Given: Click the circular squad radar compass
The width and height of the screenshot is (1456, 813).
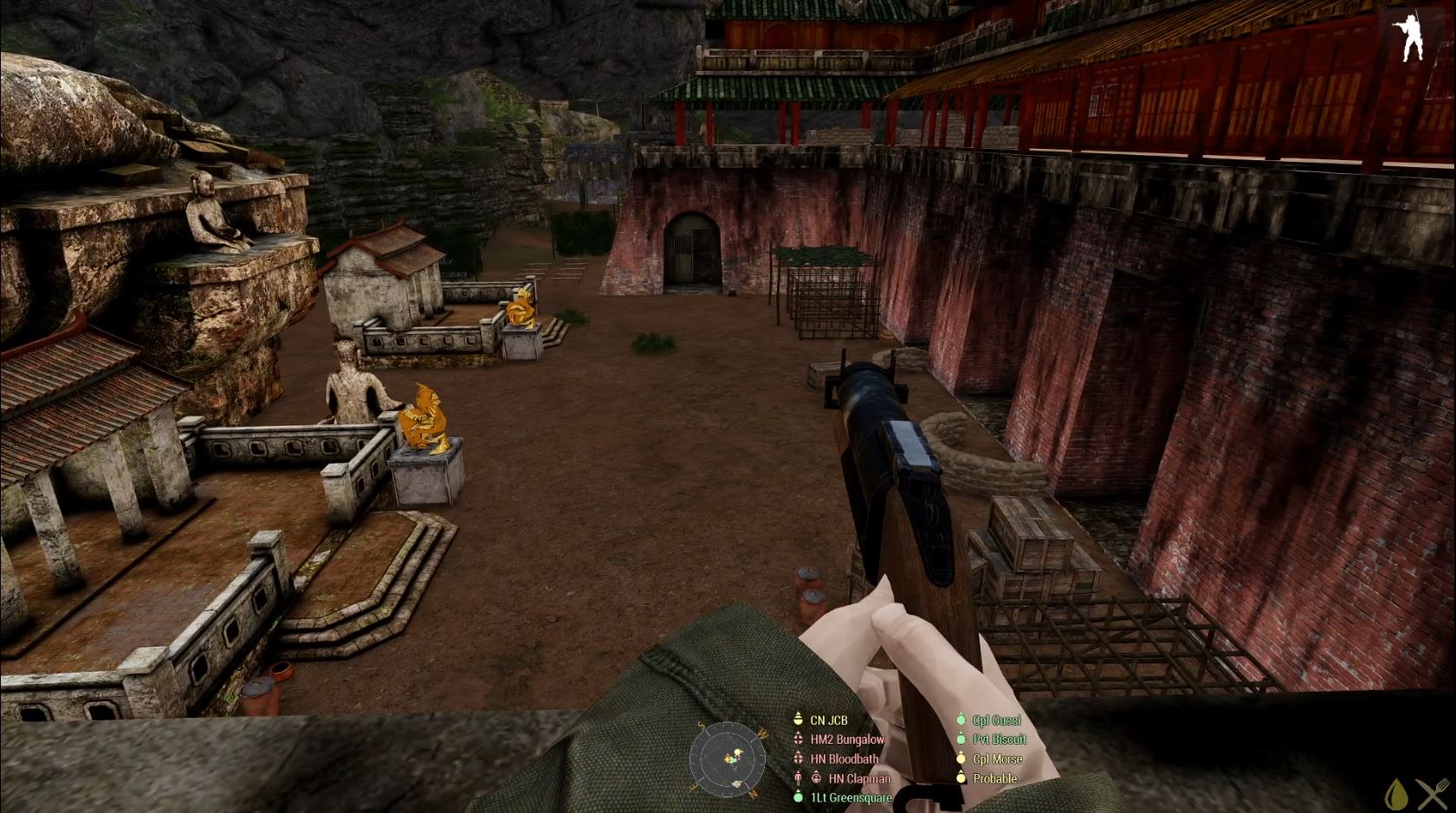Looking at the screenshot, I should [x=728, y=758].
